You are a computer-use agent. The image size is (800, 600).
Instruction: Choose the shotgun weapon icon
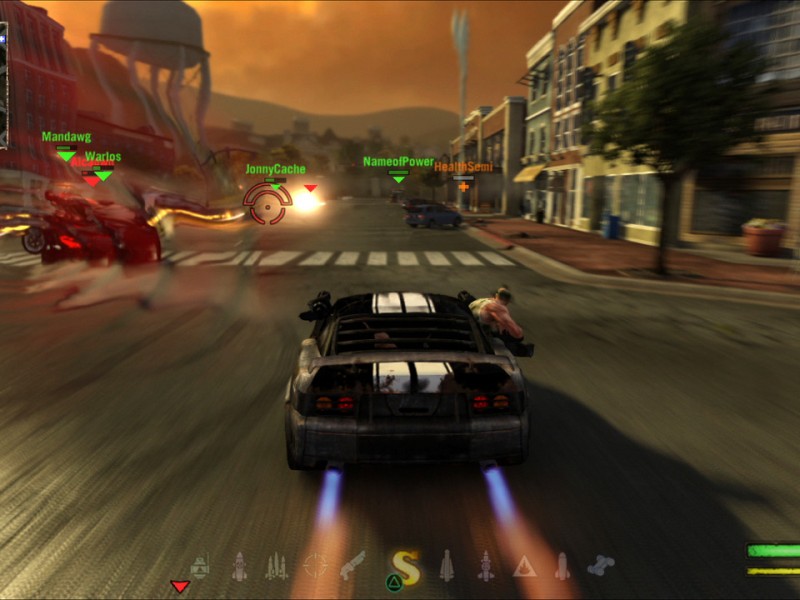pos(352,566)
